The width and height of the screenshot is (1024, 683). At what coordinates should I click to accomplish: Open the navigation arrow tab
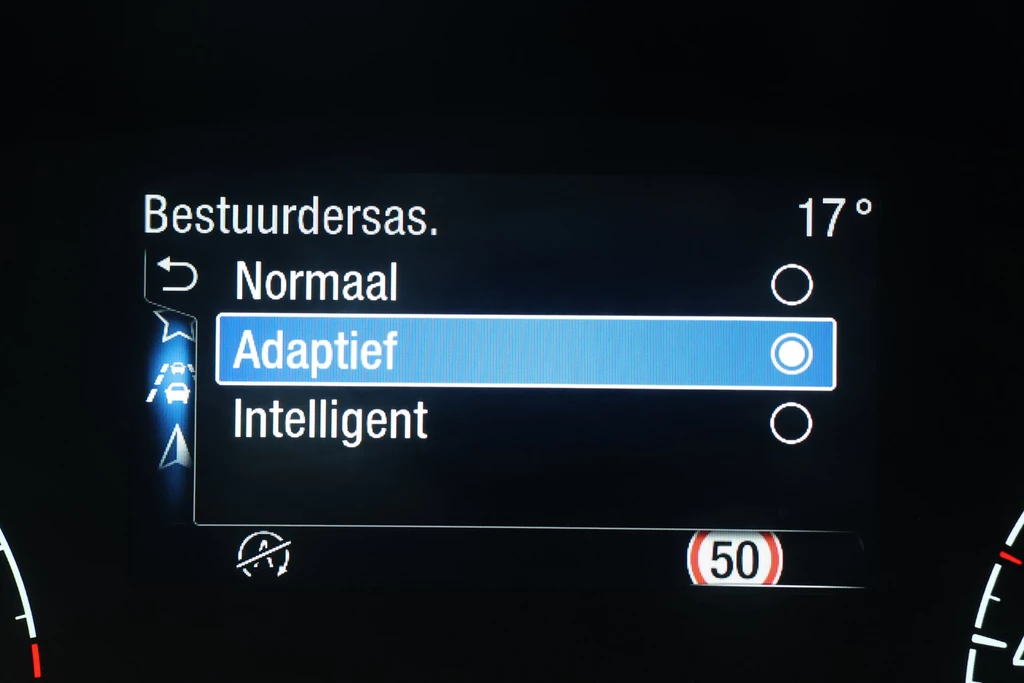pyautogui.click(x=175, y=446)
